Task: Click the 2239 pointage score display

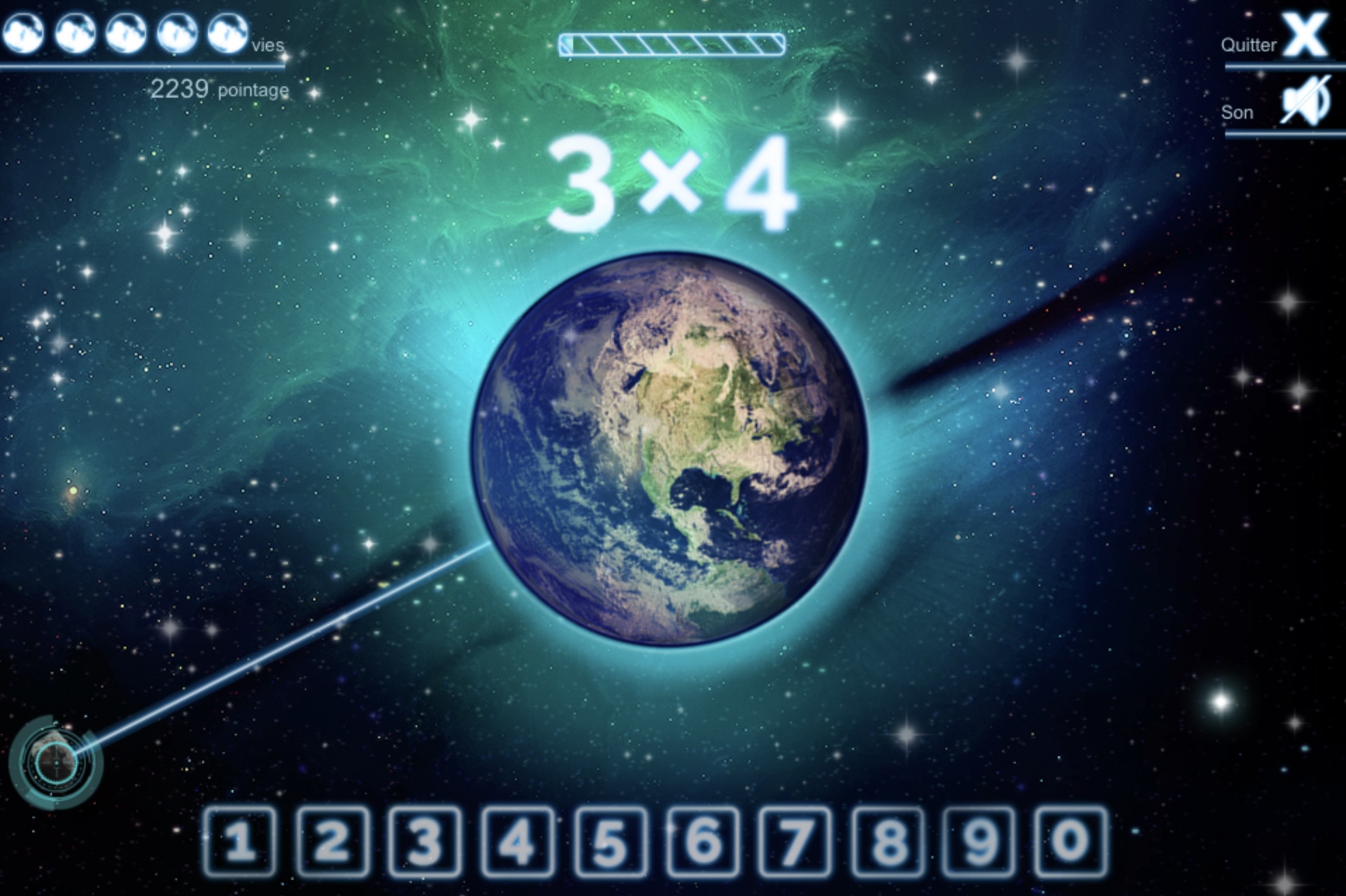Action: (x=220, y=87)
